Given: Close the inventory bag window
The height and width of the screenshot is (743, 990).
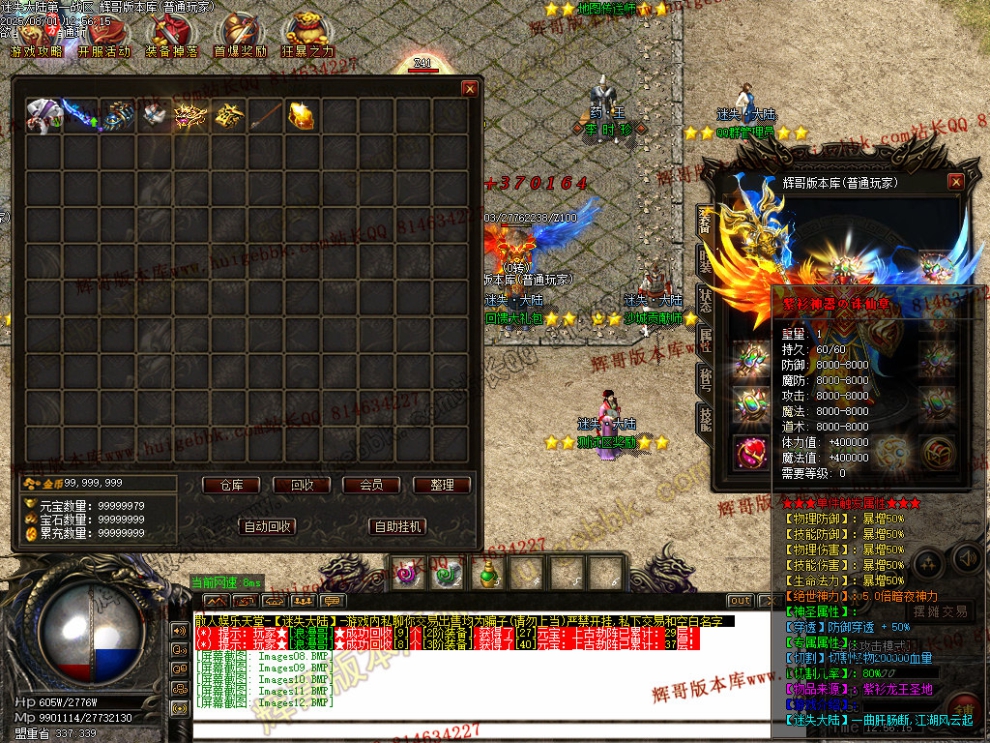Looking at the screenshot, I should tap(470, 89).
